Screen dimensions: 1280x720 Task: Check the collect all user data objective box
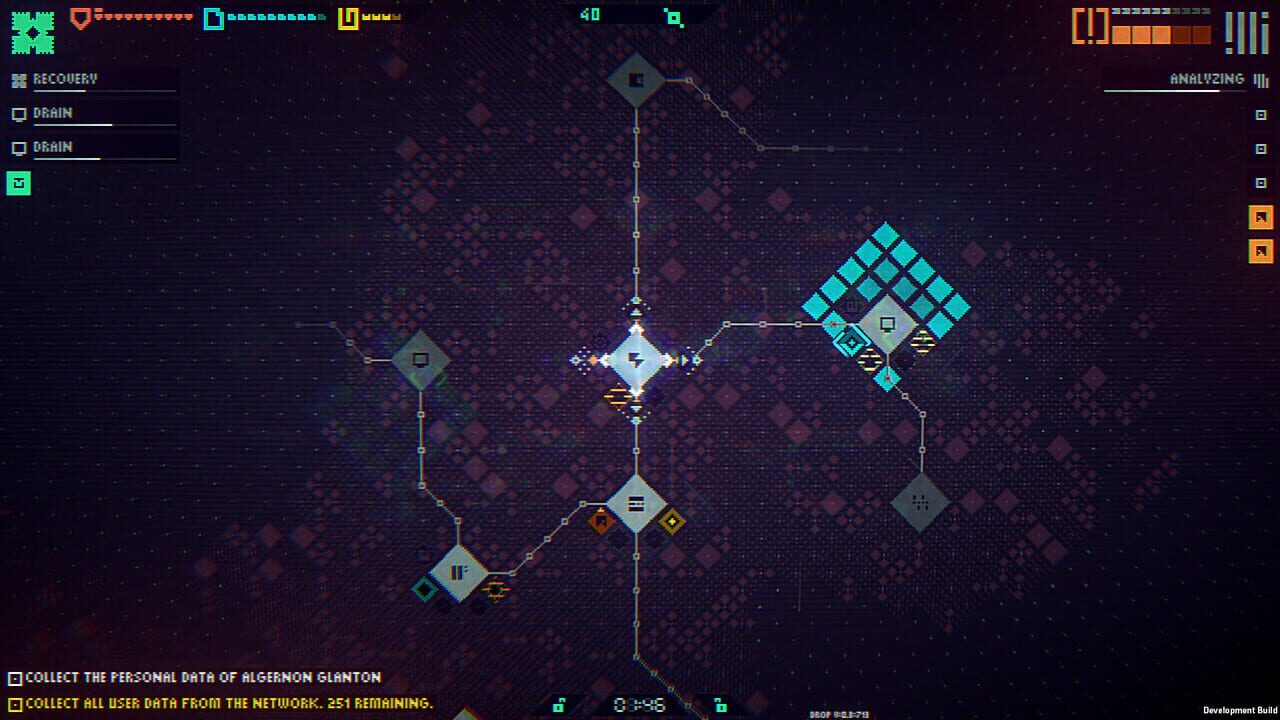[x=14, y=702]
